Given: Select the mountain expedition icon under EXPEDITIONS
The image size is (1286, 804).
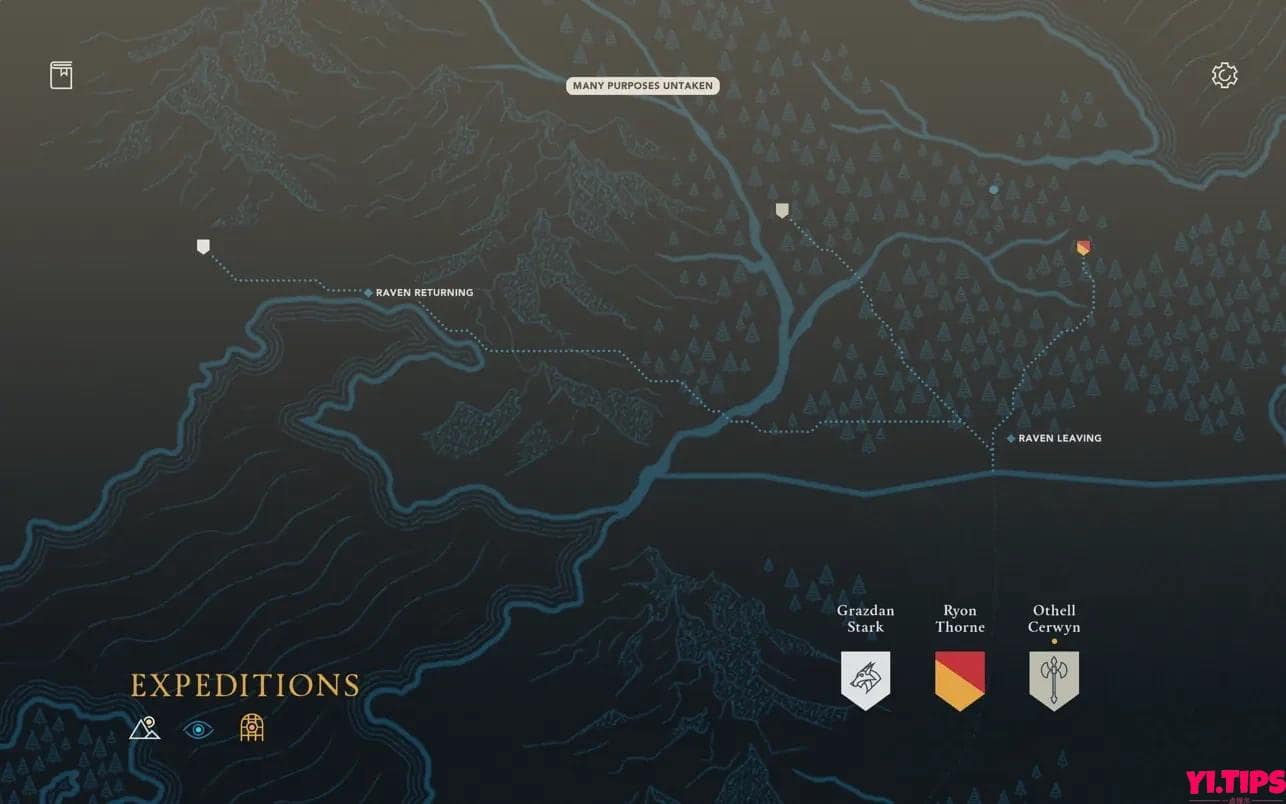Looking at the screenshot, I should tap(145, 729).
